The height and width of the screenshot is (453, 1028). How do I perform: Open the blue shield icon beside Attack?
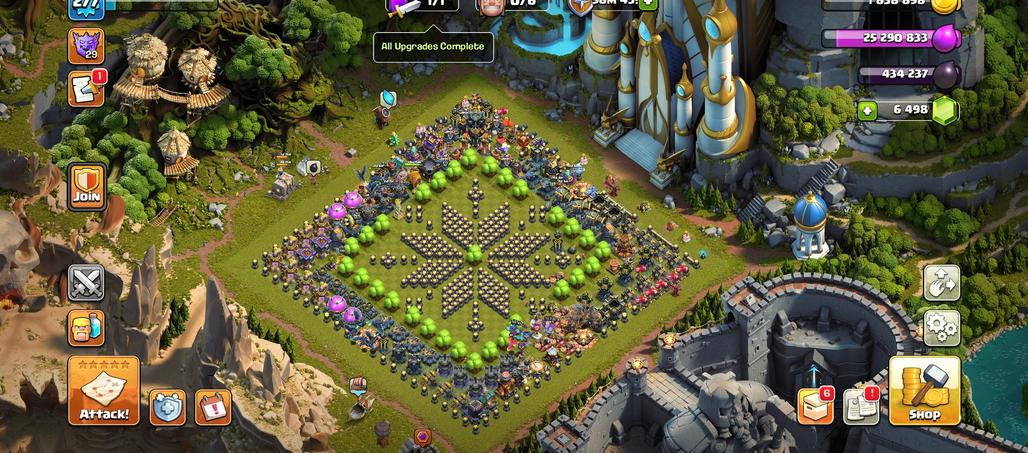[168, 406]
